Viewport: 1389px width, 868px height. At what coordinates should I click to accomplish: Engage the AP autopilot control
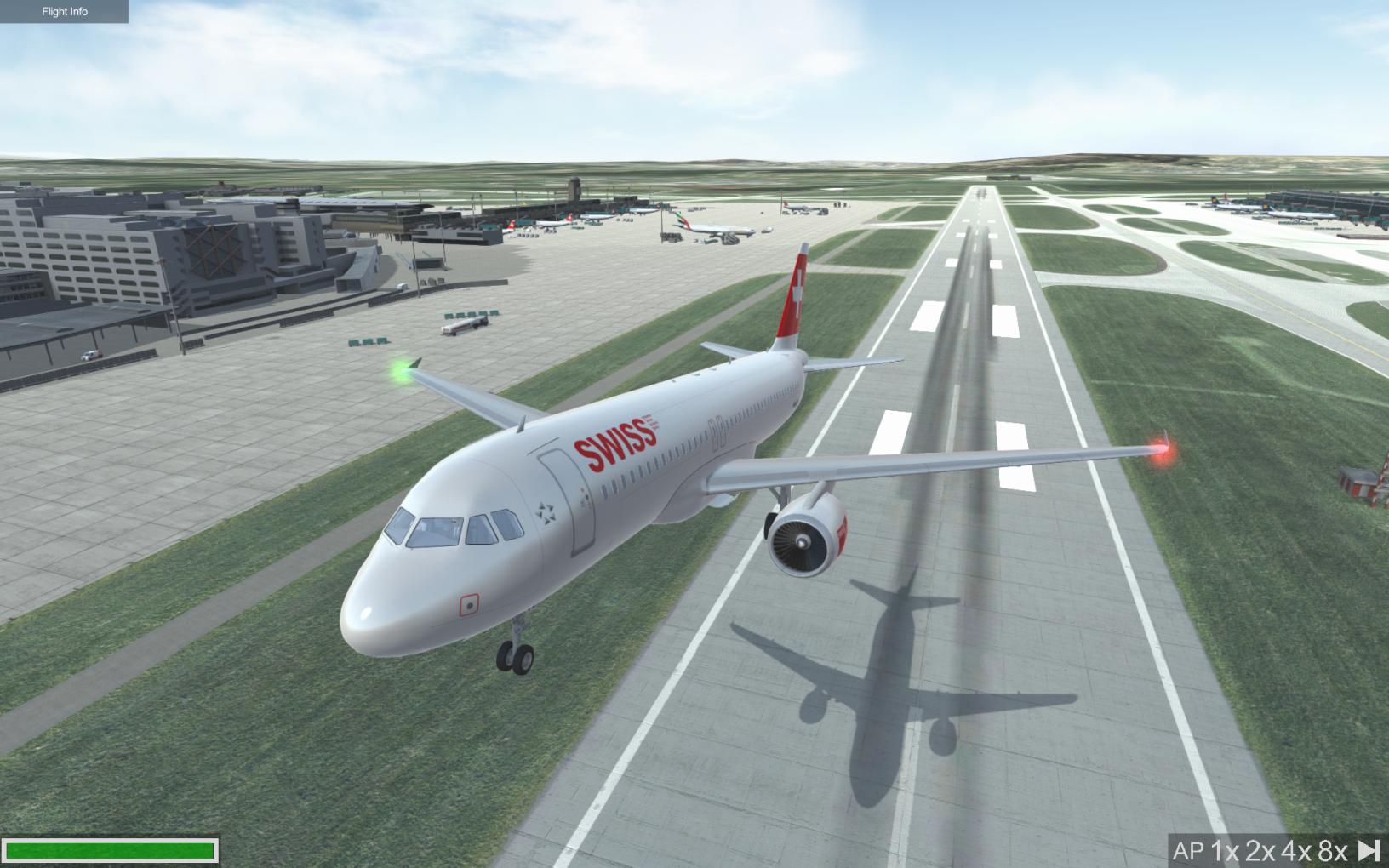[x=1187, y=850]
